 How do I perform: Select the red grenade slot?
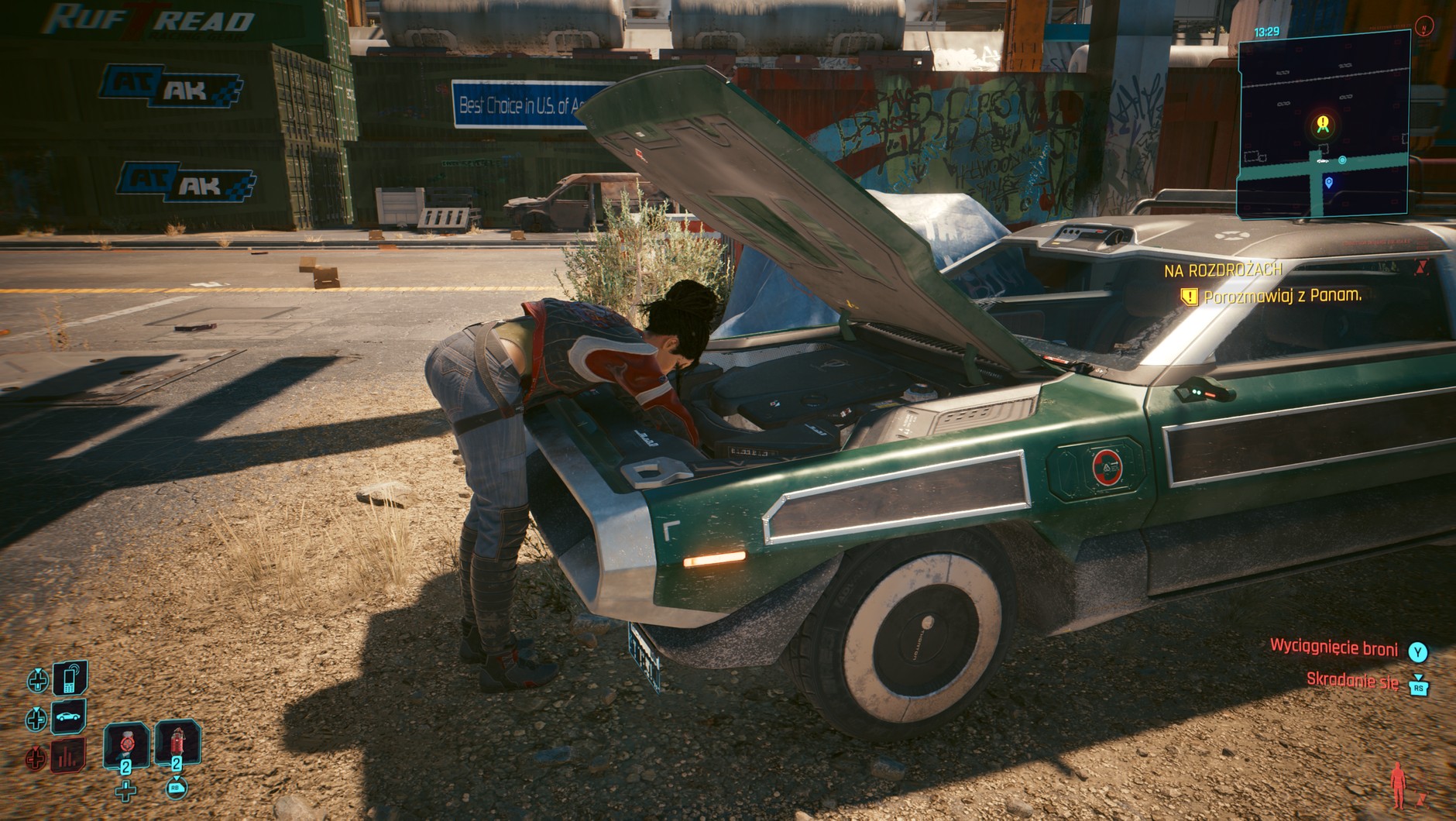[x=177, y=744]
